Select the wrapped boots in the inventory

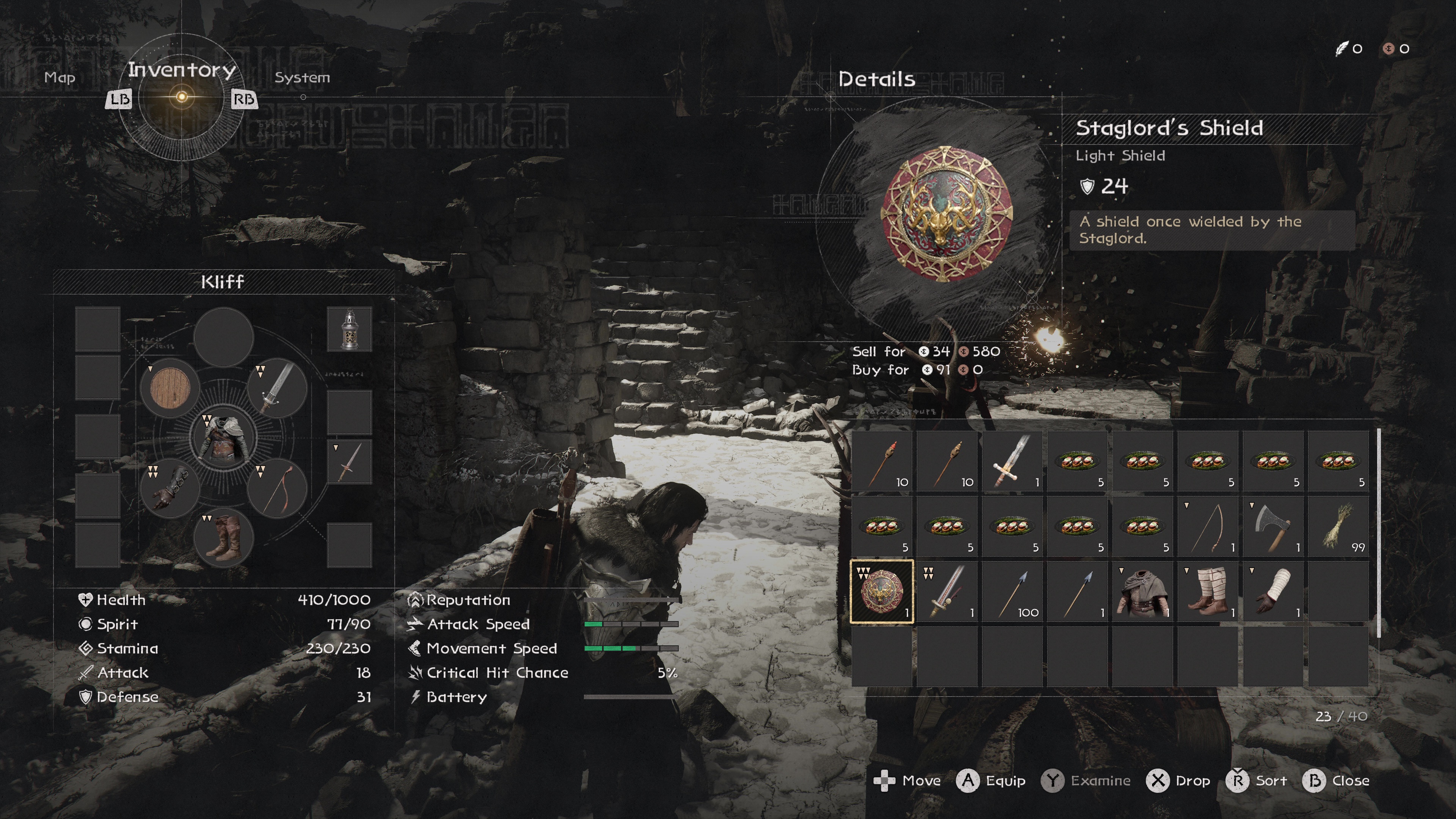[1207, 591]
